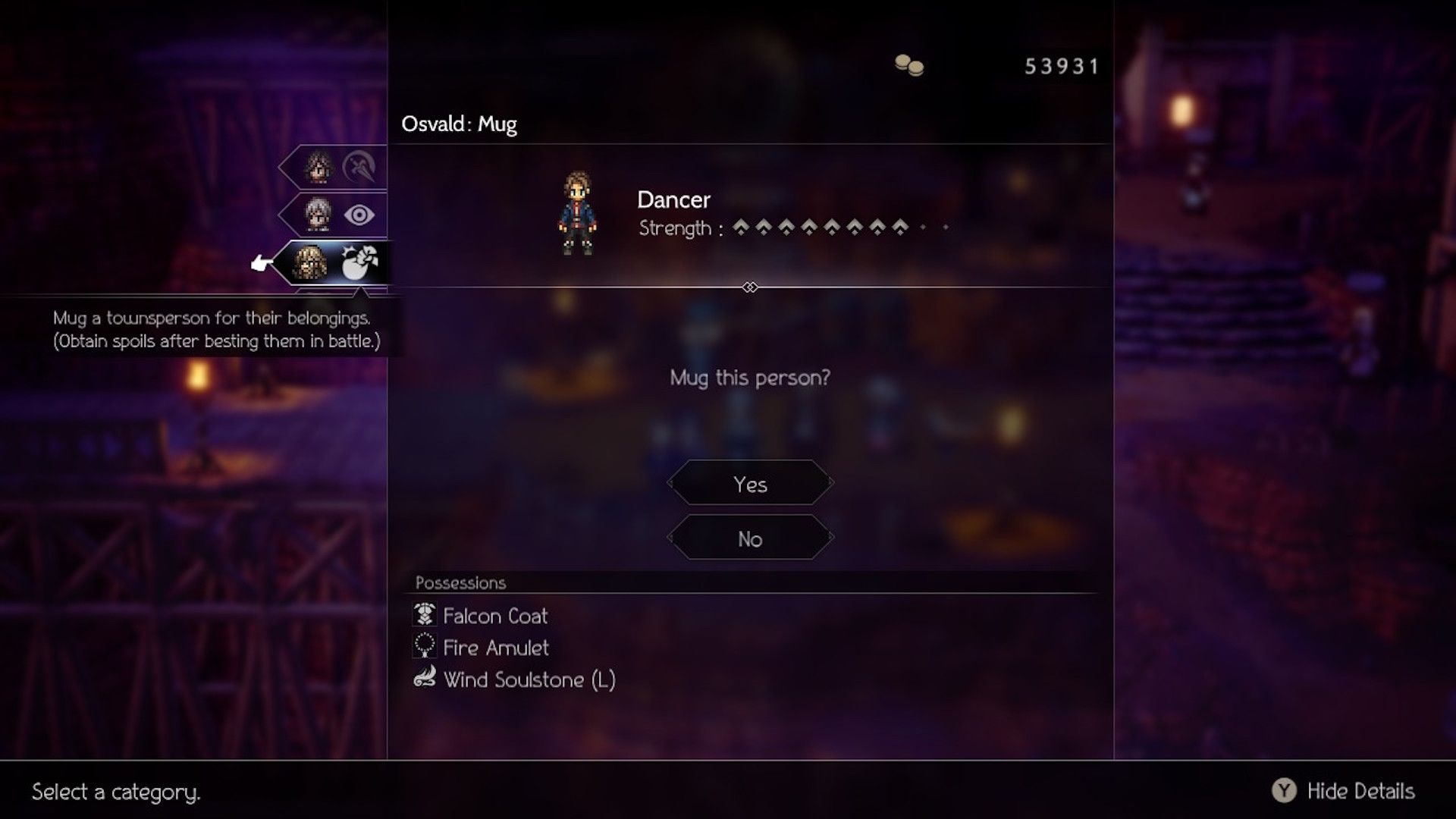Screen dimensions: 1456x819
Task: Confirm mugging by choosing Yes
Action: (x=750, y=483)
